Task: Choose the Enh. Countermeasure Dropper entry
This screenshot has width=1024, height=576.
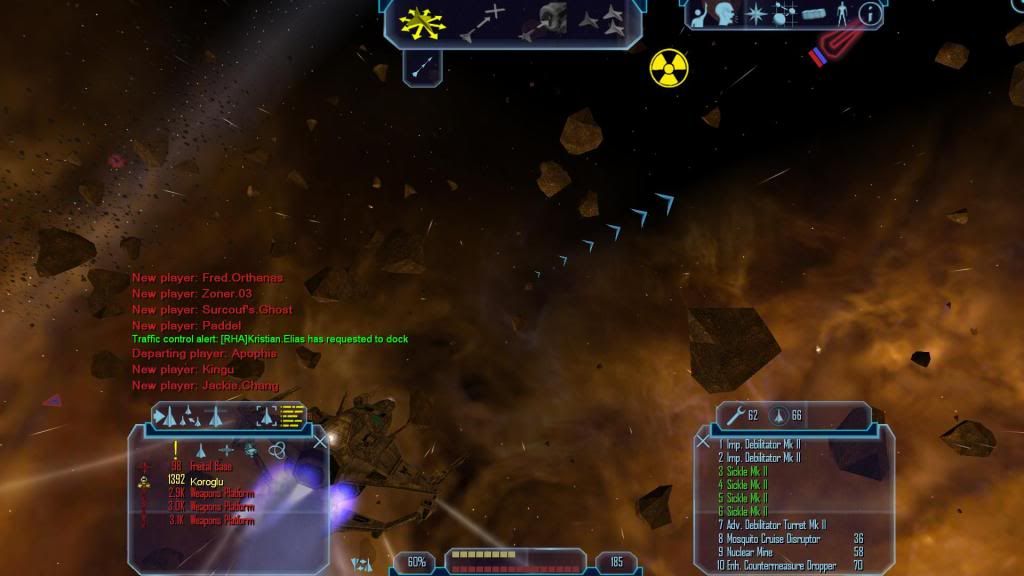Action: pos(776,566)
